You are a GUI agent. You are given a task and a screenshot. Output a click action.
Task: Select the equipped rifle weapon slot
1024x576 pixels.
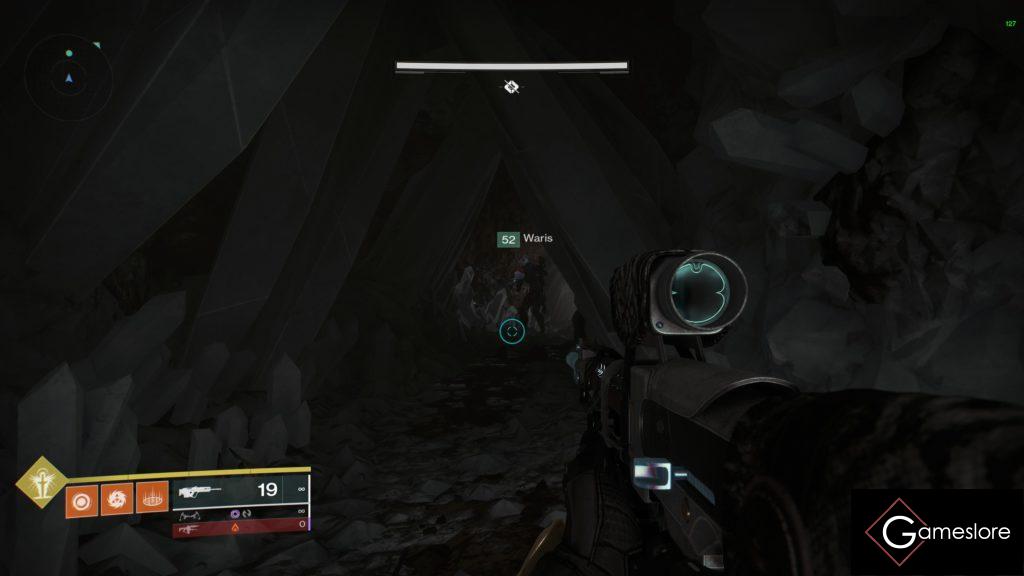point(240,491)
